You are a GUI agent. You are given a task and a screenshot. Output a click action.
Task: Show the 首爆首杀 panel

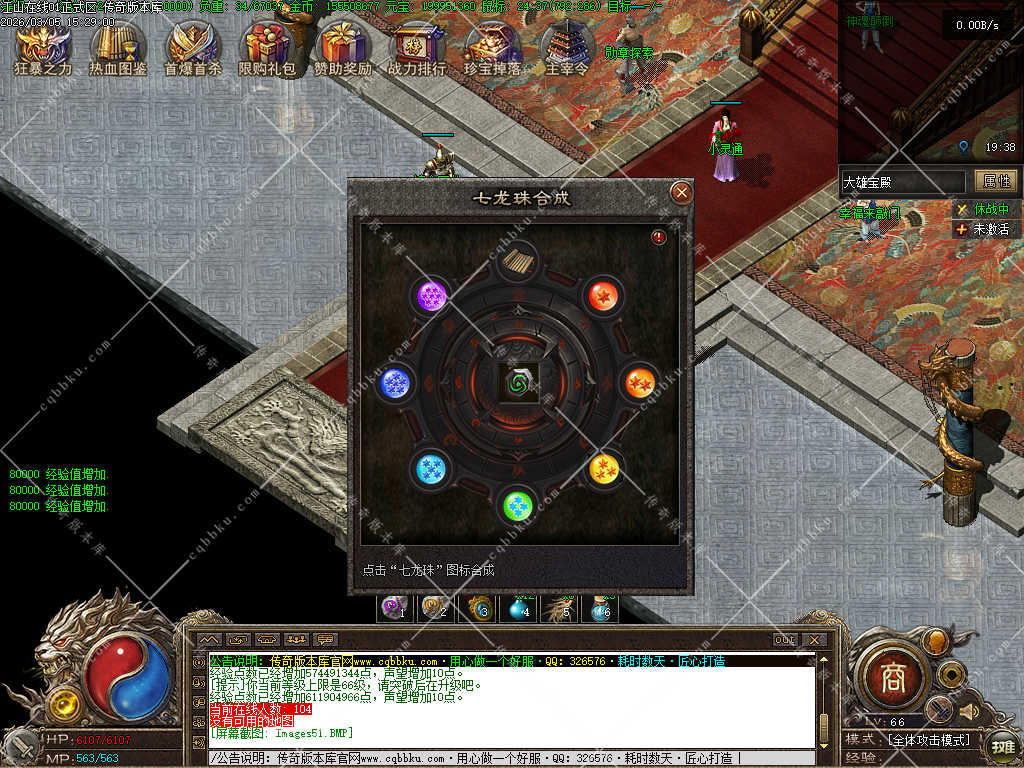[x=193, y=48]
